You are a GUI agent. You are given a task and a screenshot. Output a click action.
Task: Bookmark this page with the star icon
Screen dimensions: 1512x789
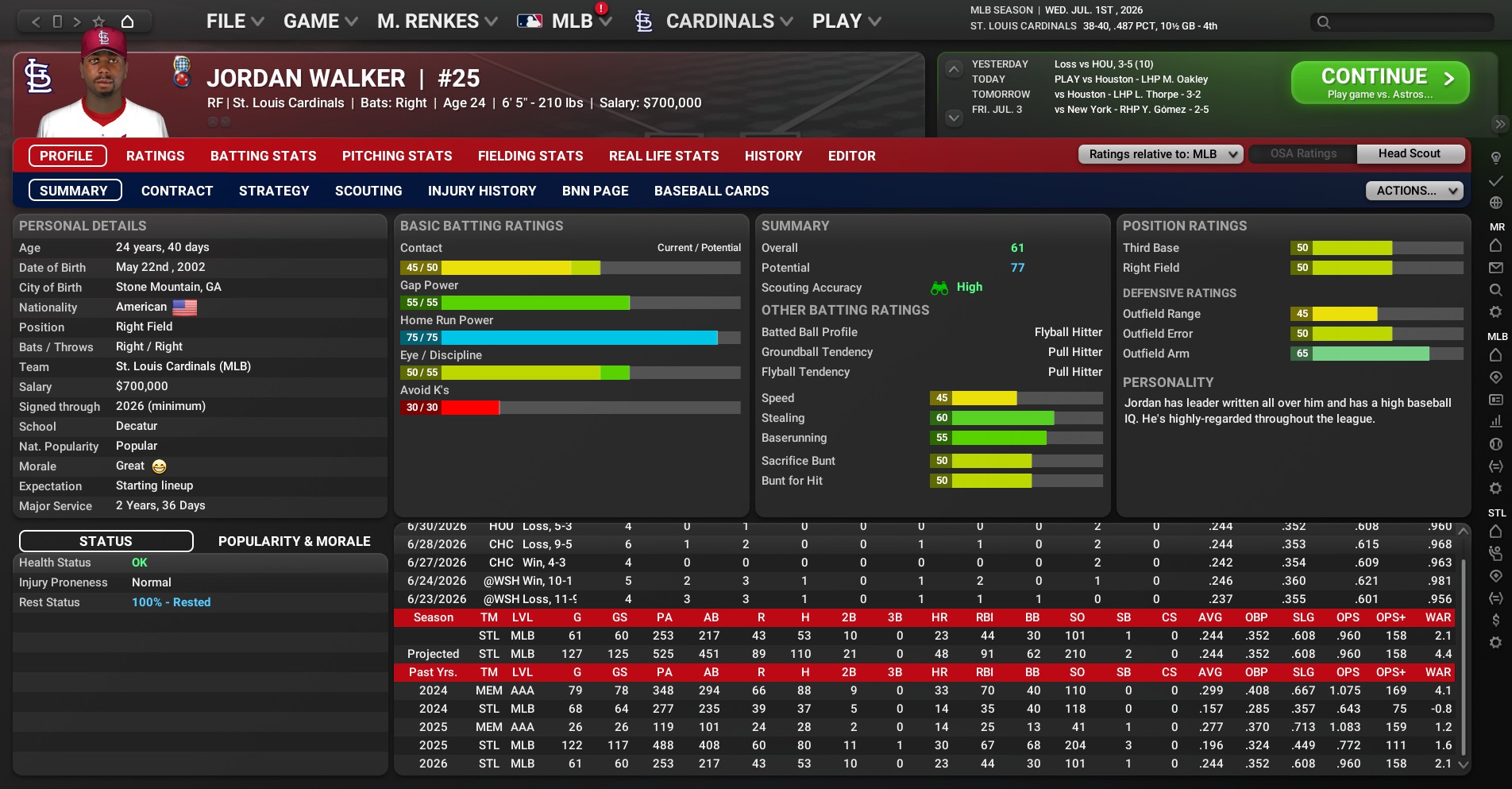point(98,21)
